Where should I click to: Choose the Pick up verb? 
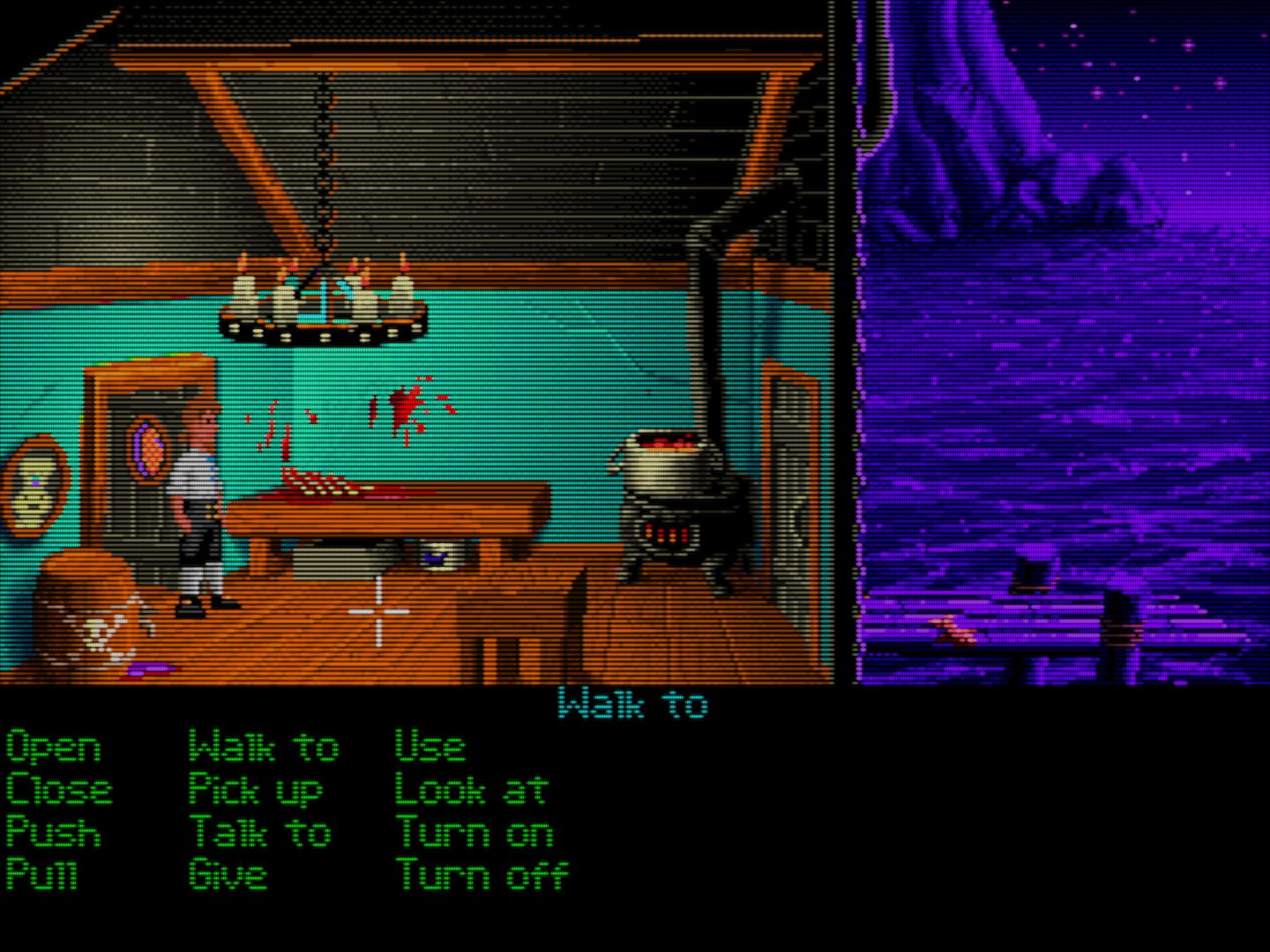(x=256, y=789)
